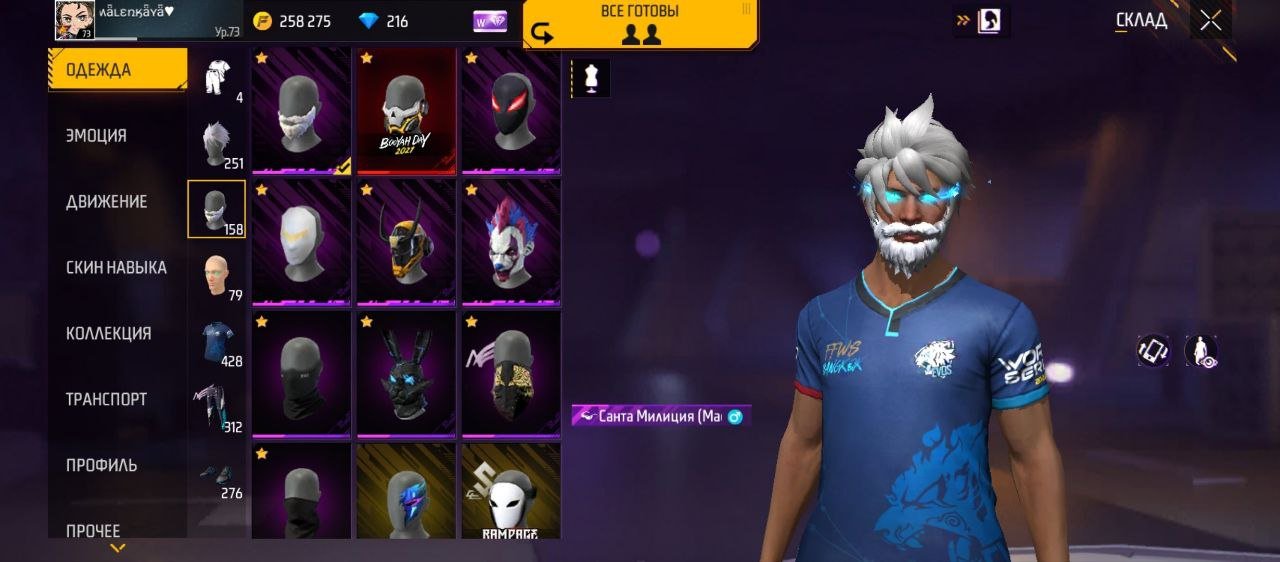The height and width of the screenshot is (562, 1280).
Task: Open the СКИН НАВЫКА section
Action: coord(116,268)
